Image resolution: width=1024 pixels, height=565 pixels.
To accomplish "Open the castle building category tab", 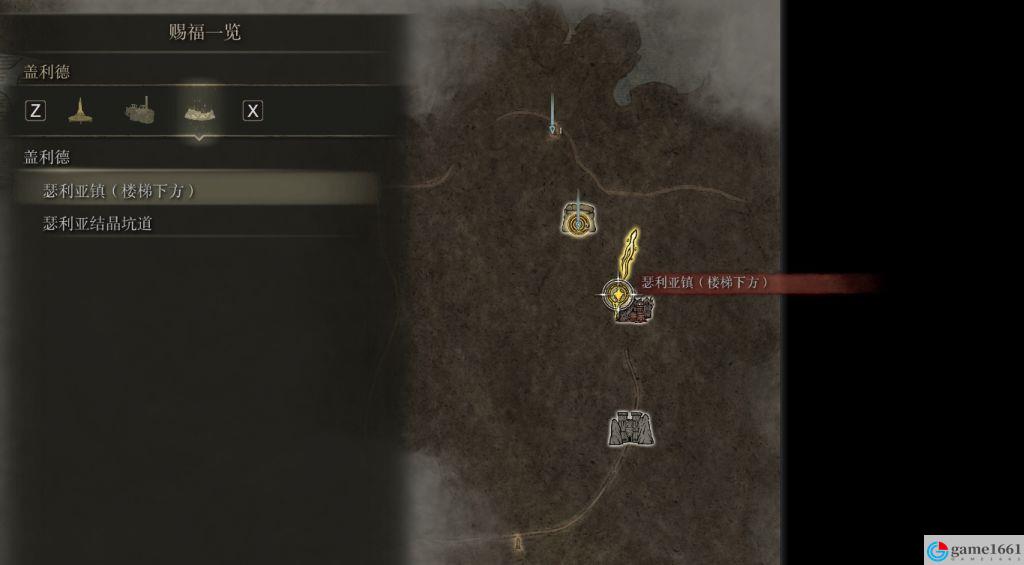I will click(x=140, y=110).
